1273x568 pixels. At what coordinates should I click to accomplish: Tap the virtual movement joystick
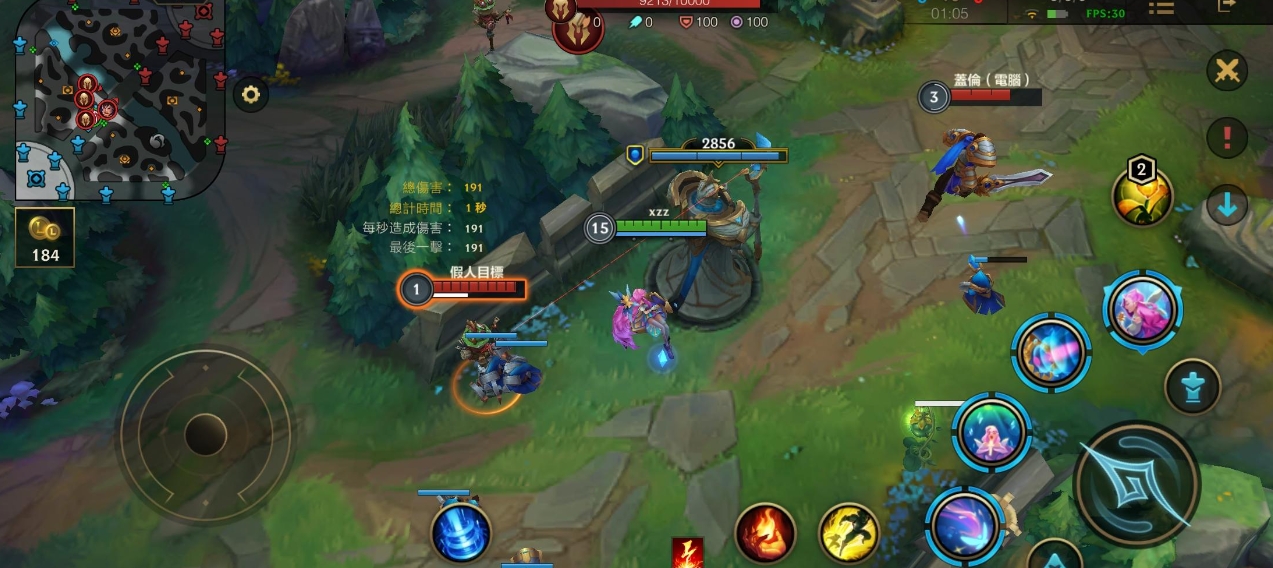tap(206, 434)
